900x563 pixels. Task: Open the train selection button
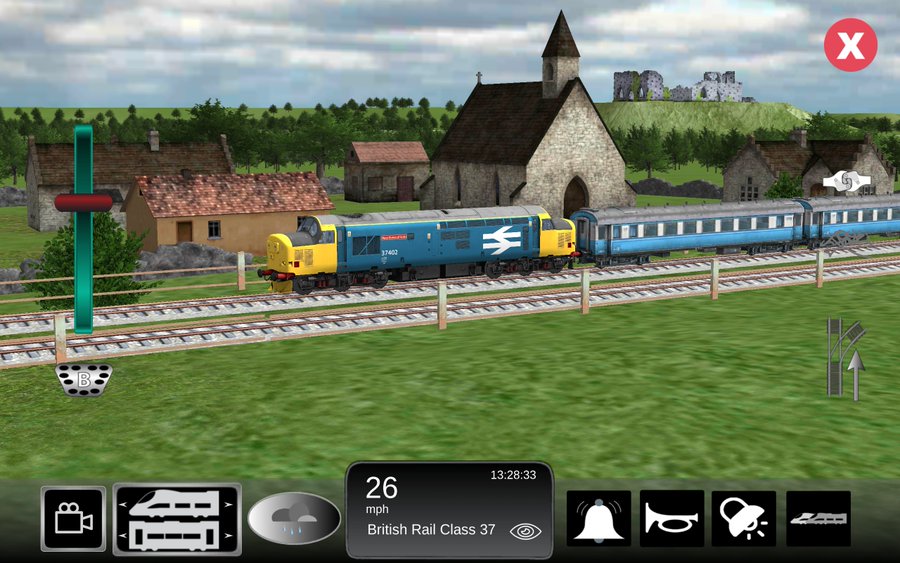177,519
